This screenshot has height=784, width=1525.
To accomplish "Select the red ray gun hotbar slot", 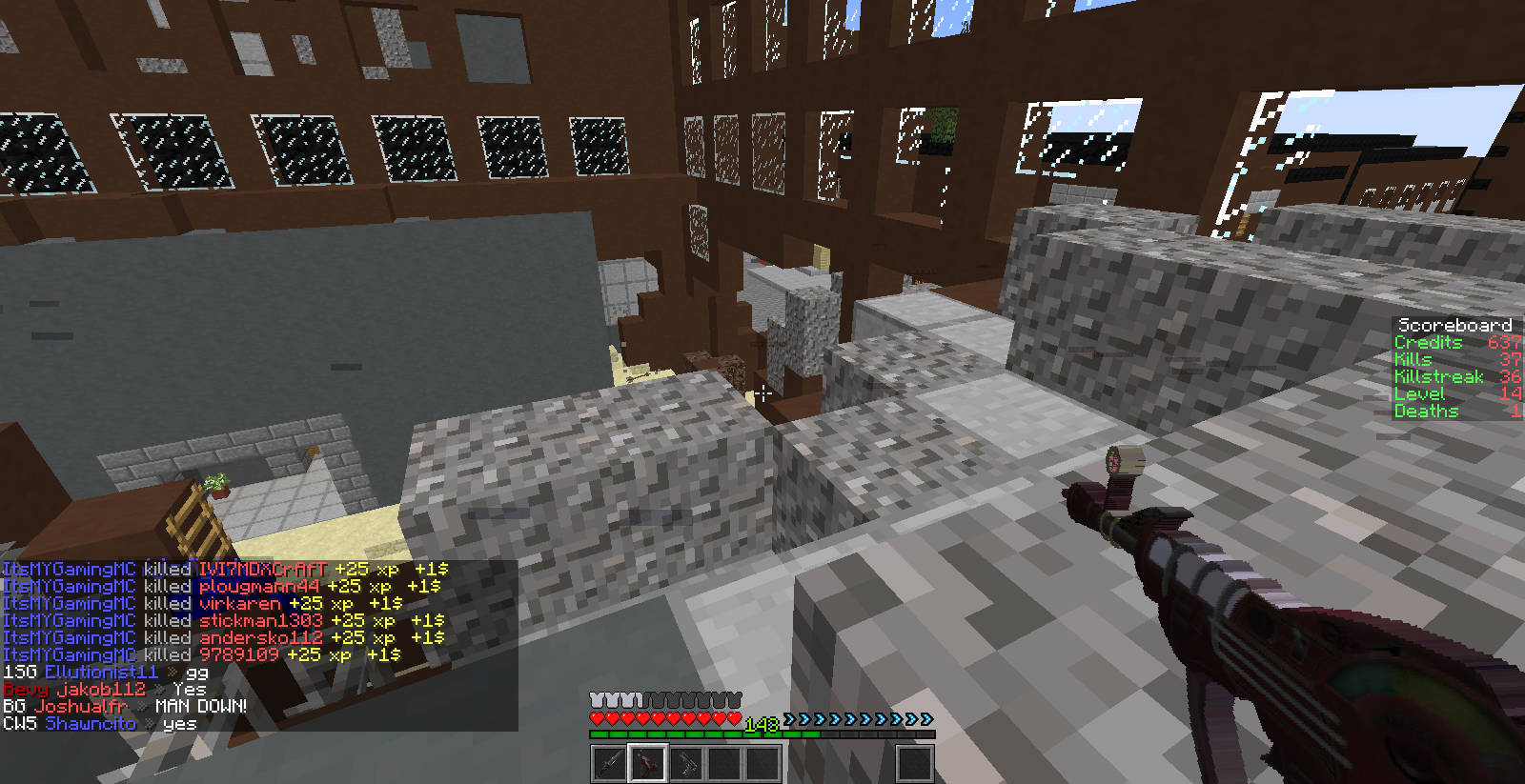I will pyautogui.click(x=647, y=763).
